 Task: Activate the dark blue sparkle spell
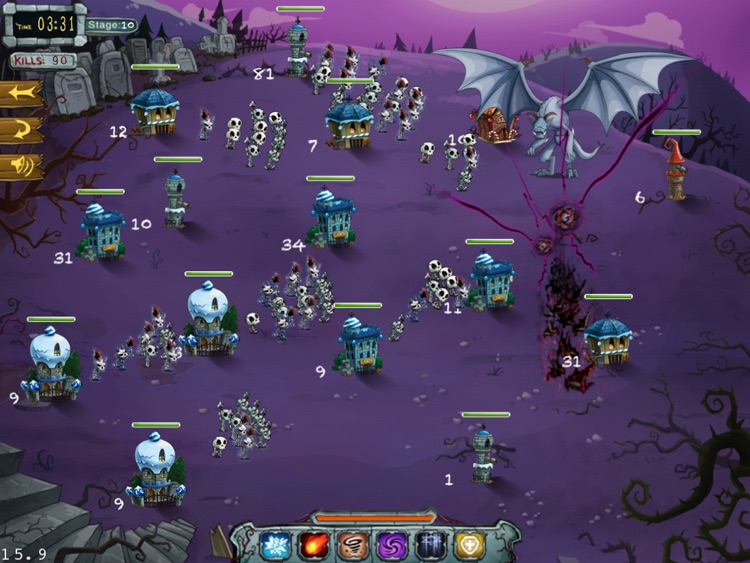click(x=431, y=545)
